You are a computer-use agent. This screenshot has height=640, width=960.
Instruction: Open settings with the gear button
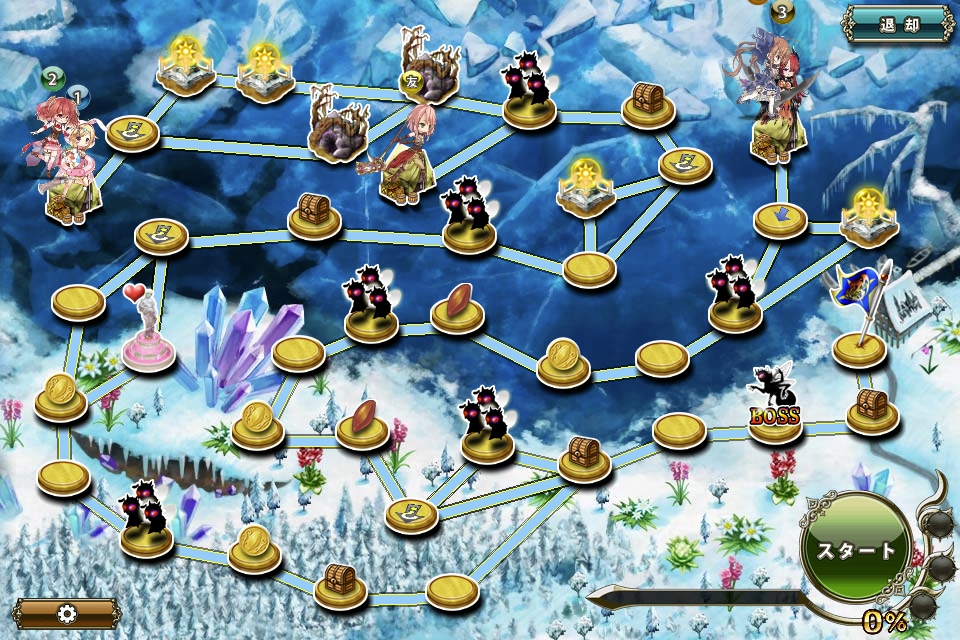tap(67, 613)
